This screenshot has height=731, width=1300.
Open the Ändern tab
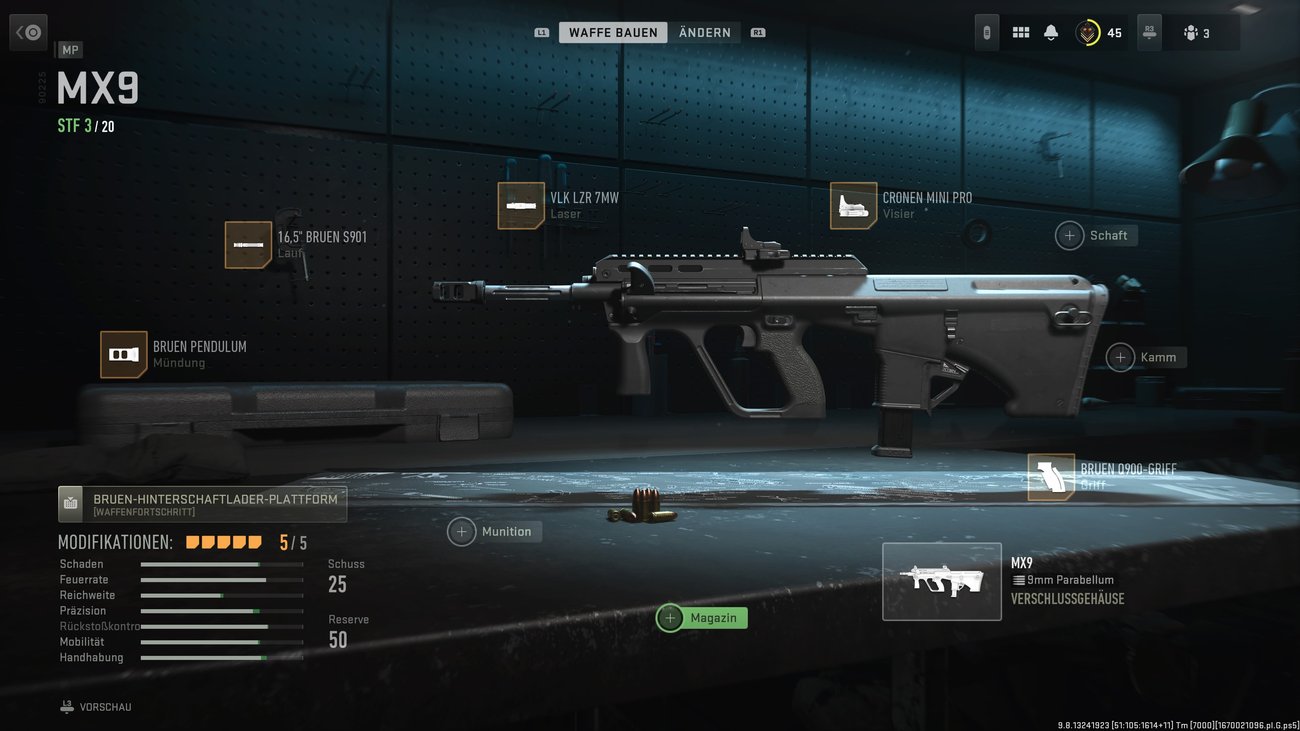[704, 33]
